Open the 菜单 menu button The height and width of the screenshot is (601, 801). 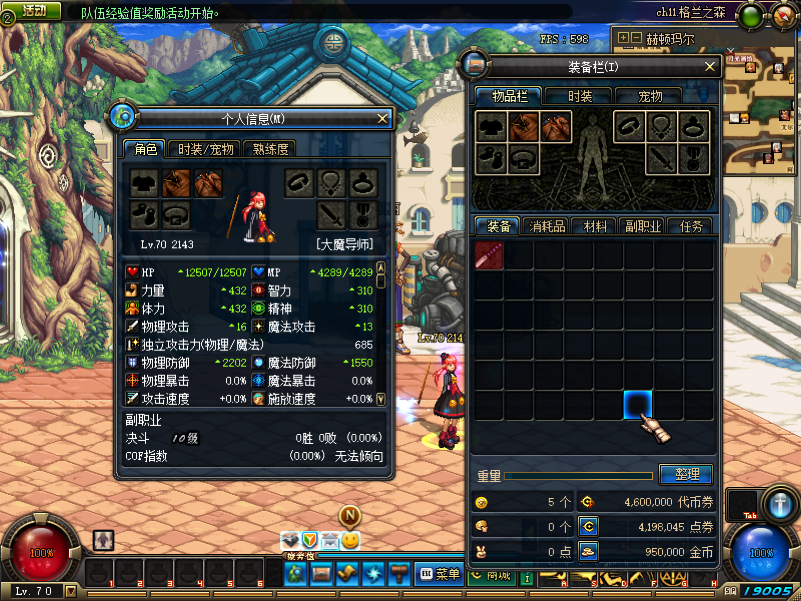coord(439,574)
